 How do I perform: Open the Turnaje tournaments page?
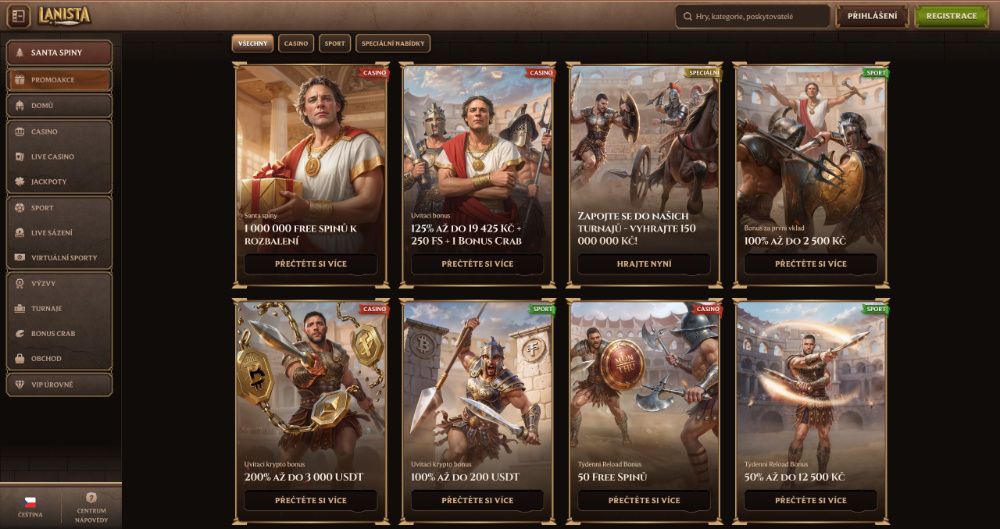pyautogui.click(x=59, y=309)
